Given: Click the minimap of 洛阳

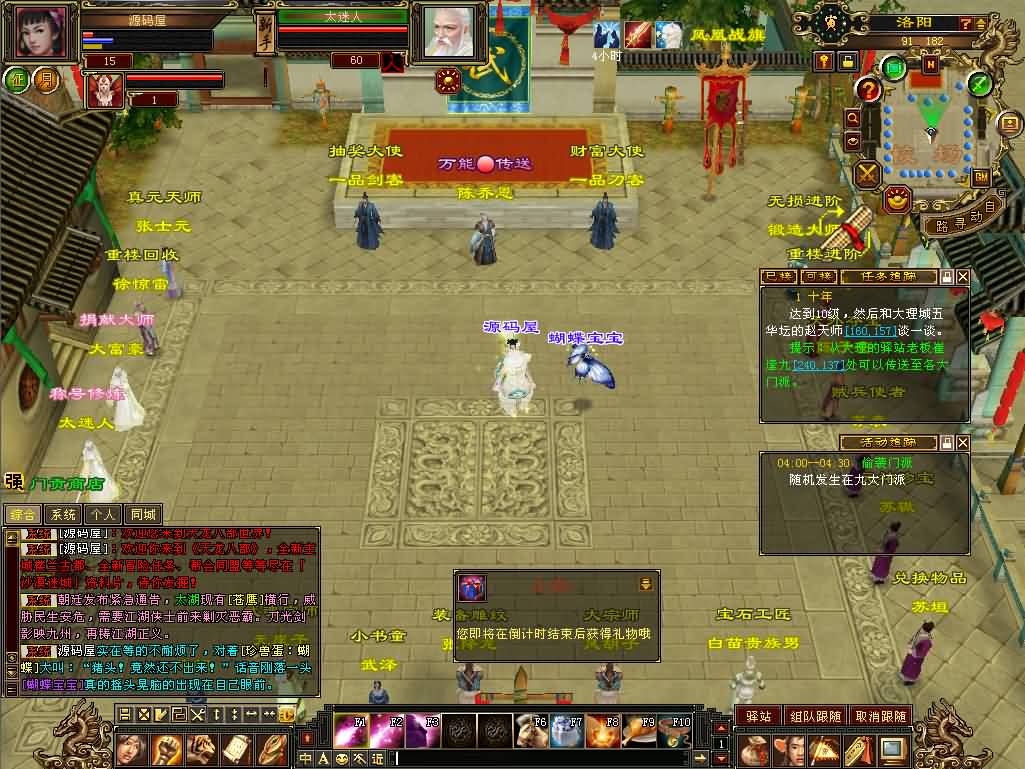Looking at the screenshot, I should click(x=930, y=128).
